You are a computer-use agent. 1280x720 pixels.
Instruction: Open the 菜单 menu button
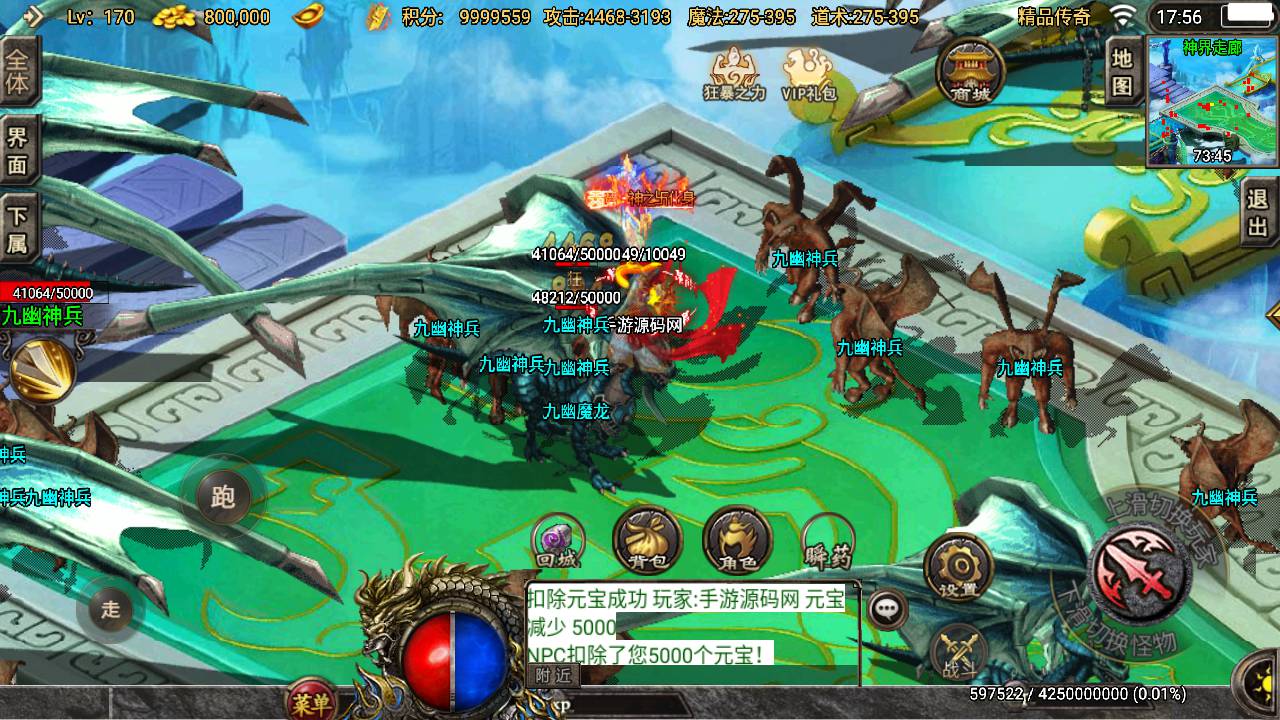pyautogui.click(x=311, y=702)
